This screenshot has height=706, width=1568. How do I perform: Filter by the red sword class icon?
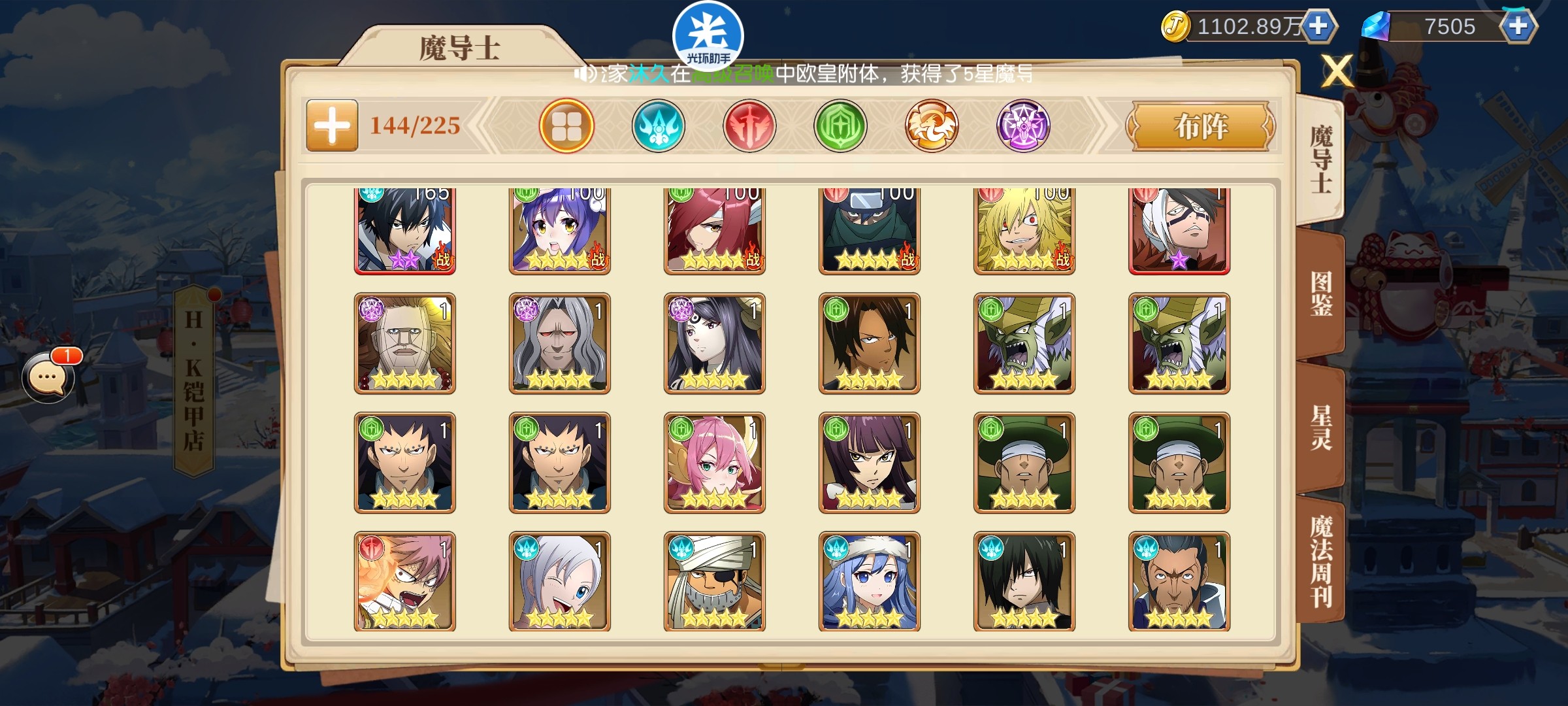[749, 126]
